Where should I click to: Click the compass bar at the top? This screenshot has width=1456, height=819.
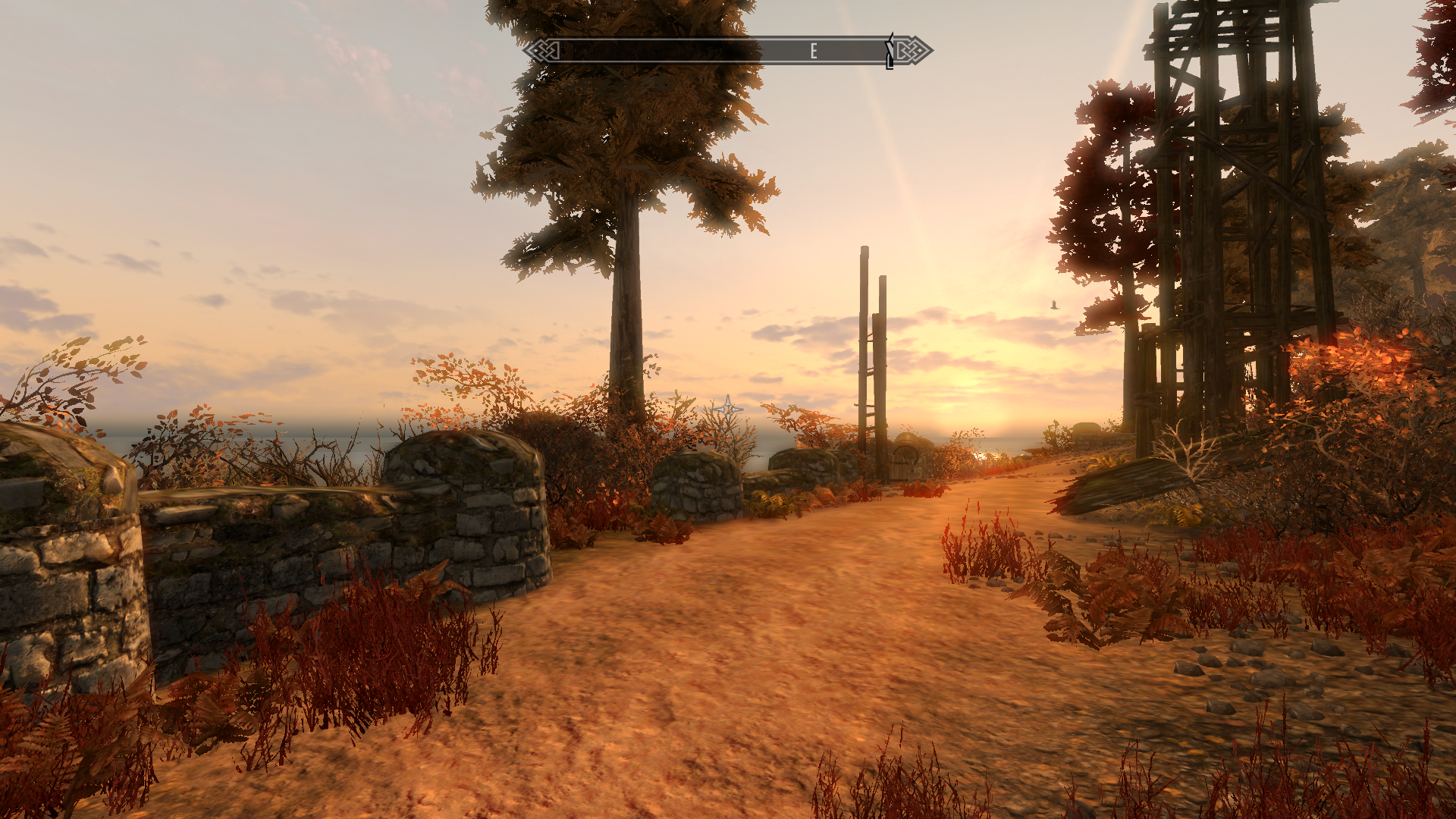(726, 51)
